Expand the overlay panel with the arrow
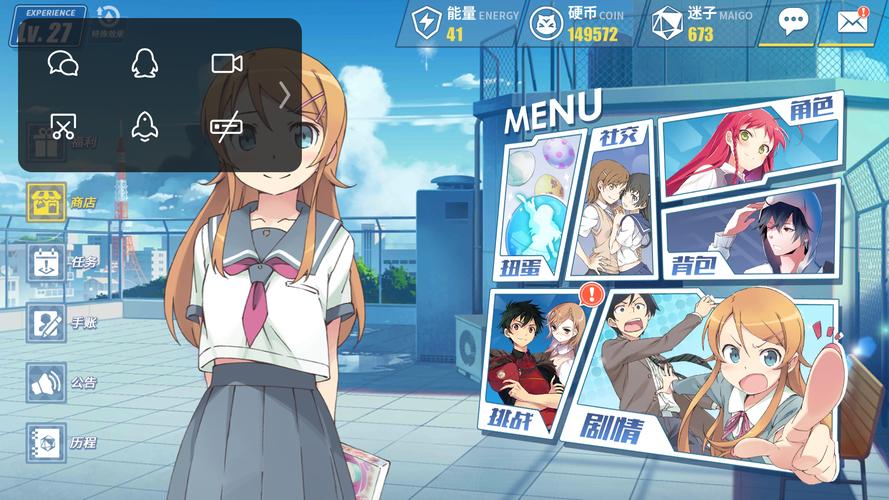The height and width of the screenshot is (500, 889). 285,95
